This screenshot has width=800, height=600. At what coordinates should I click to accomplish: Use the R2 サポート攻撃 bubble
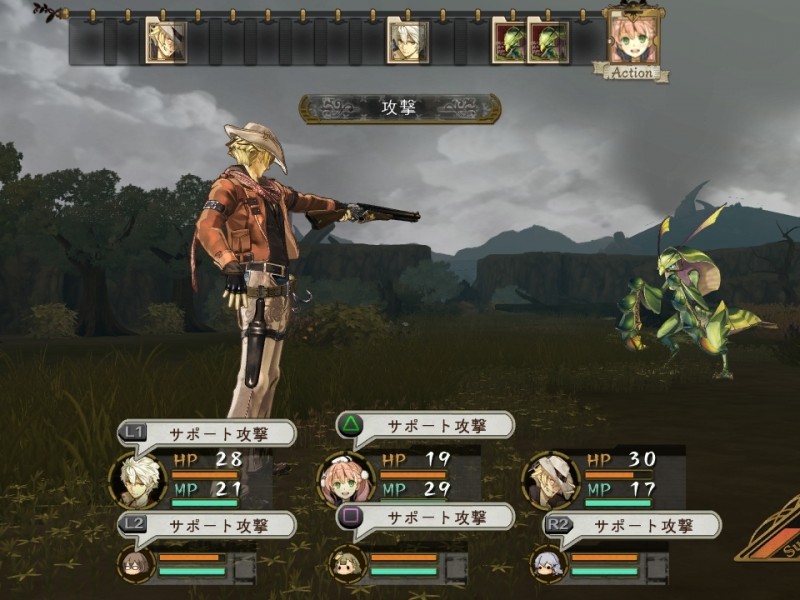point(641,525)
